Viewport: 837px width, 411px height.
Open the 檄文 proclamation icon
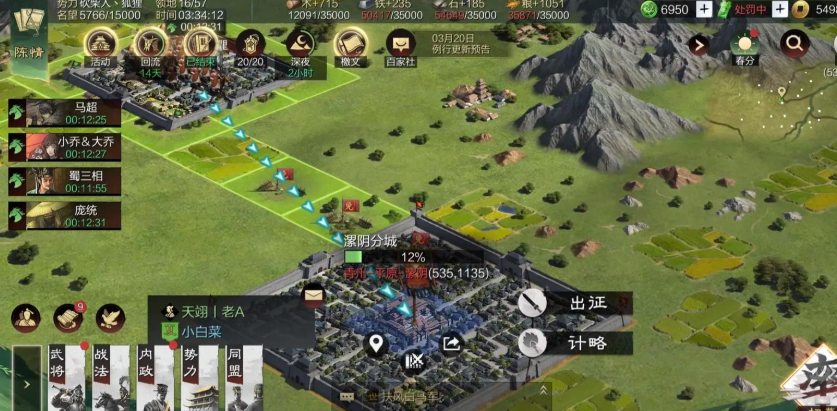pyautogui.click(x=350, y=46)
